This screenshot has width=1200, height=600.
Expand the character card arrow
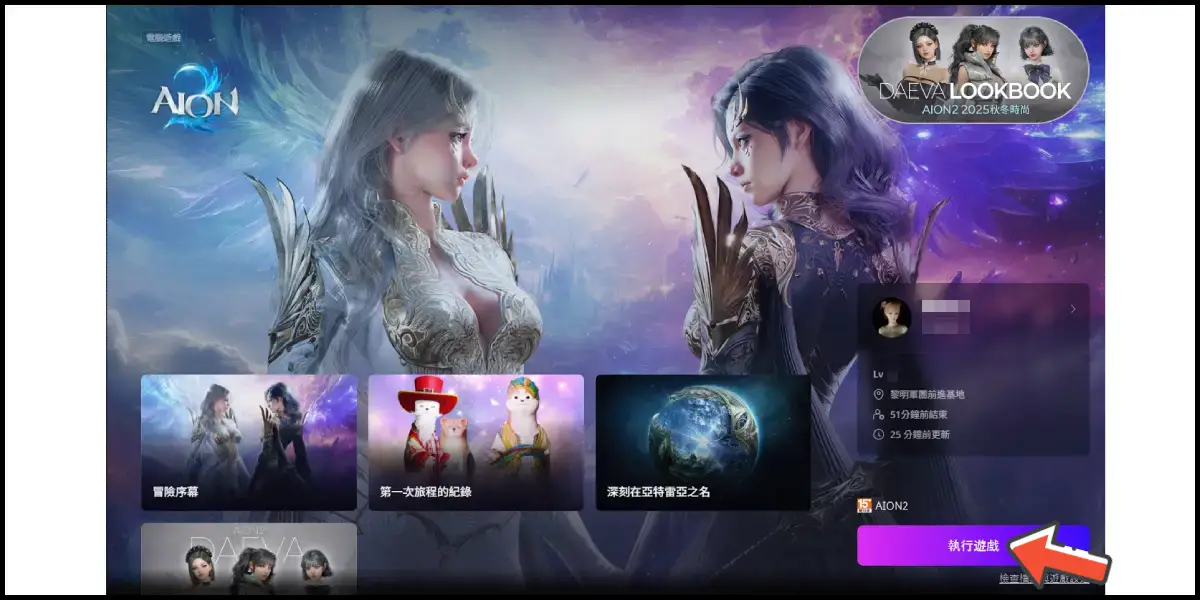(1073, 310)
